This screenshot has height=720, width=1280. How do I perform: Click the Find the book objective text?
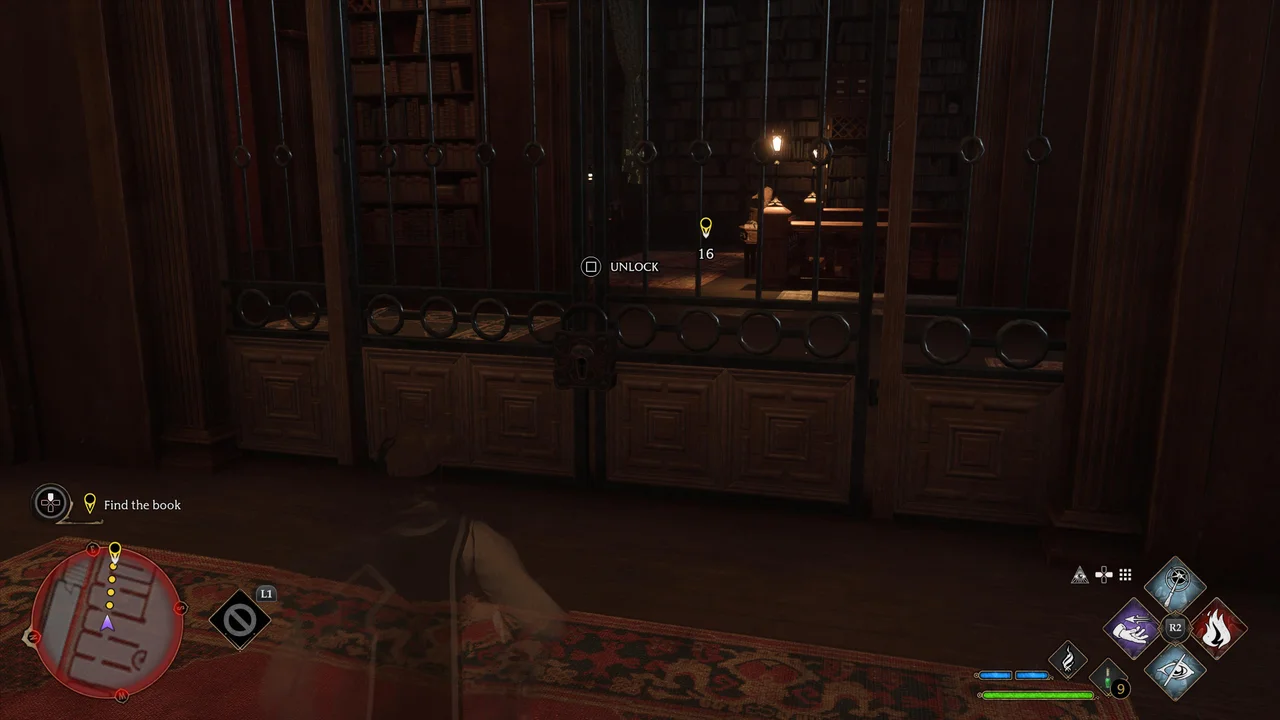point(142,505)
